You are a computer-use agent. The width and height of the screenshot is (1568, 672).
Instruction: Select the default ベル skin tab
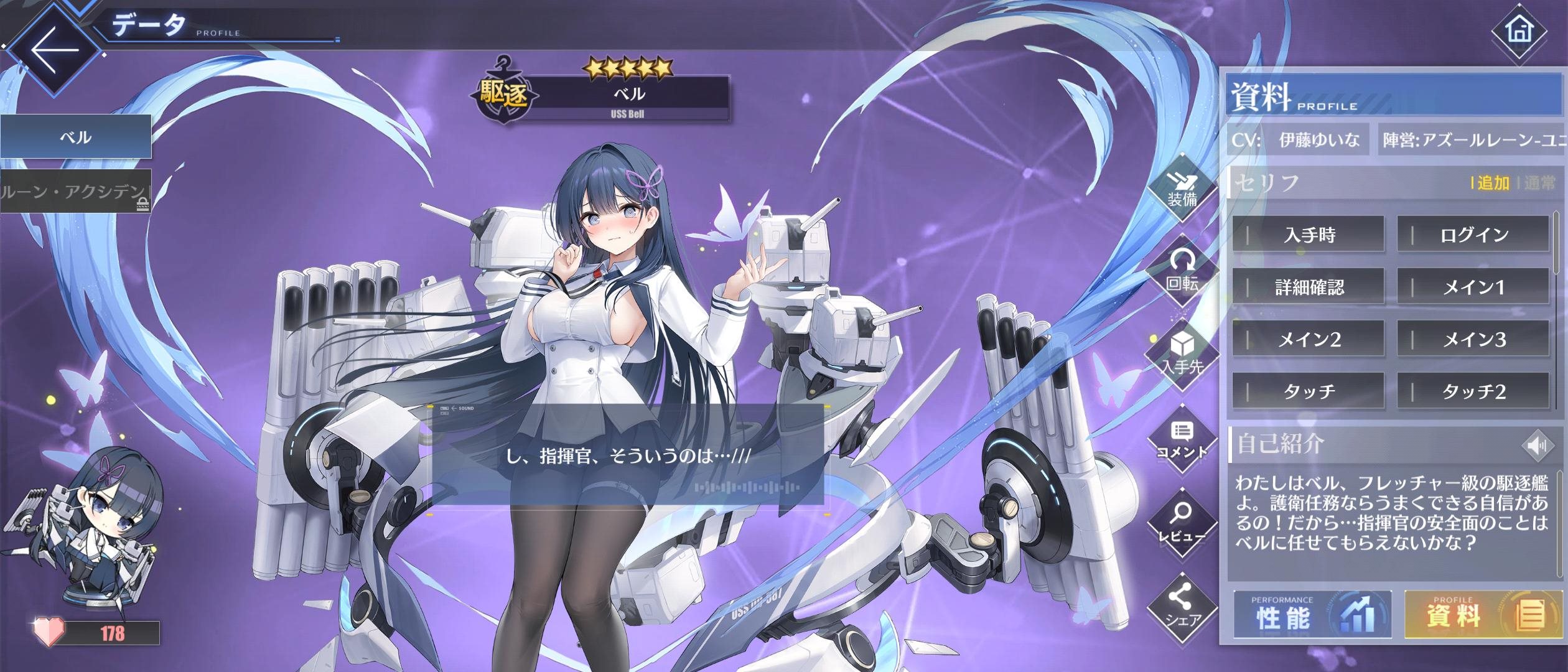click(75, 136)
